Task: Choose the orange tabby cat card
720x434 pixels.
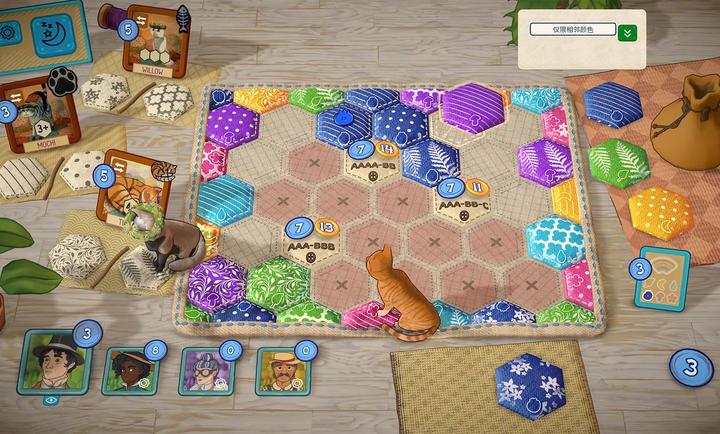Action: (x=127, y=188)
